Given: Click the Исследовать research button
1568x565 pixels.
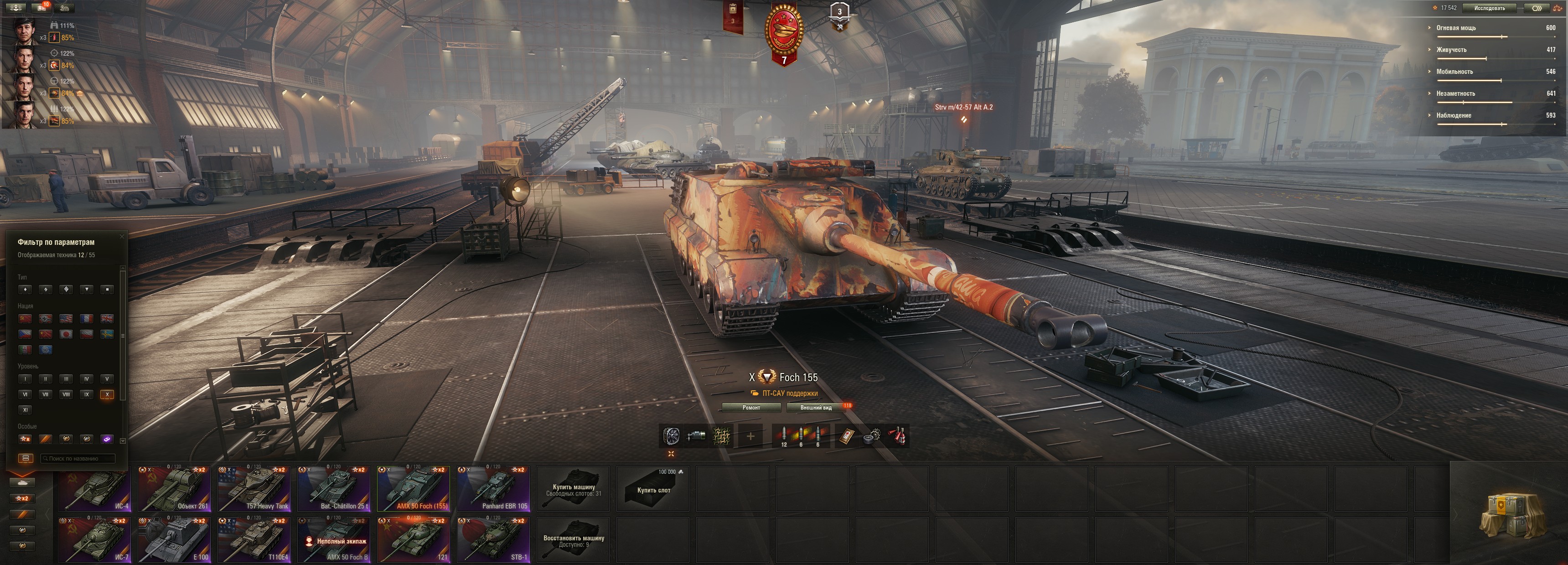Looking at the screenshot, I should 1490,8.
